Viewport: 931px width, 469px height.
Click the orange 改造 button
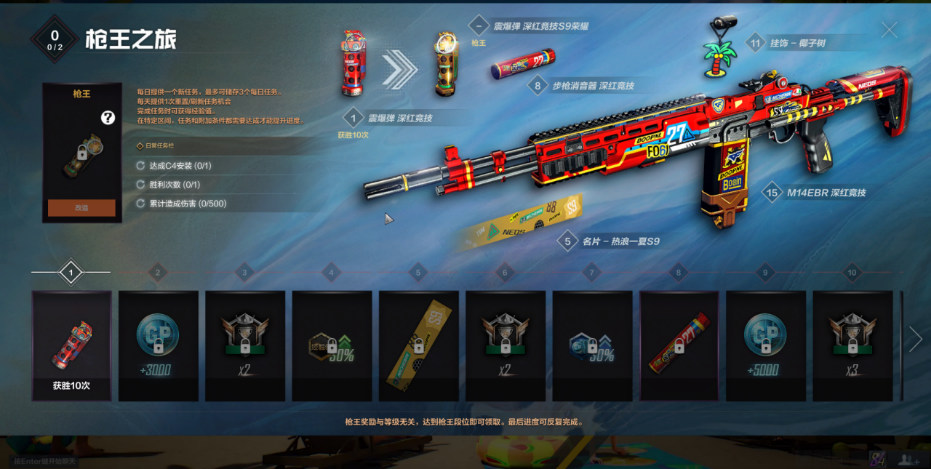pyautogui.click(x=82, y=208)
